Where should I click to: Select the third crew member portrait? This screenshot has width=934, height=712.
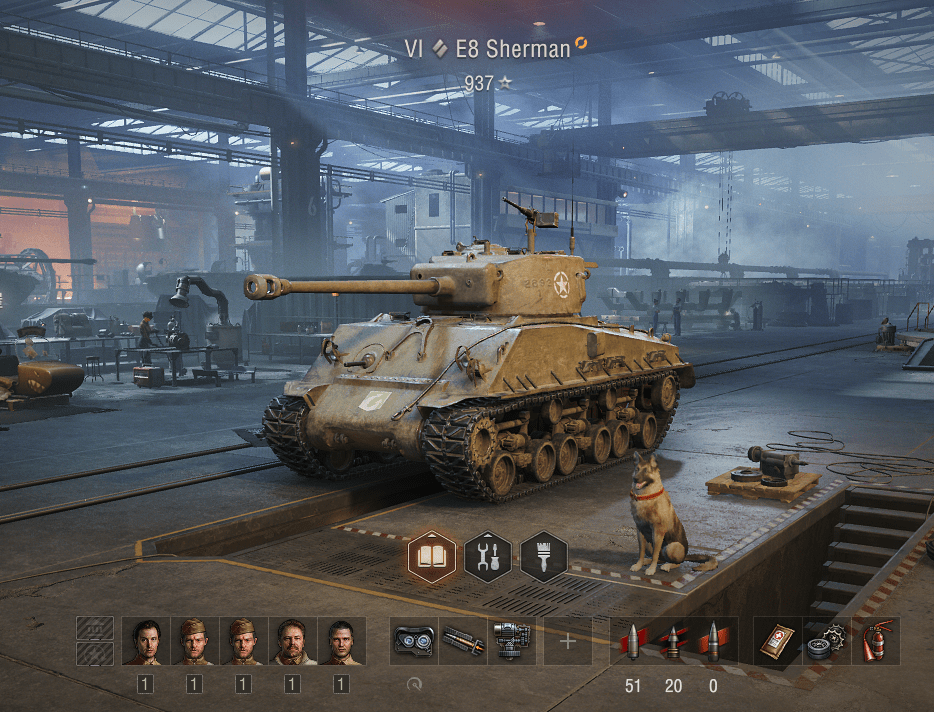point(243,641)
